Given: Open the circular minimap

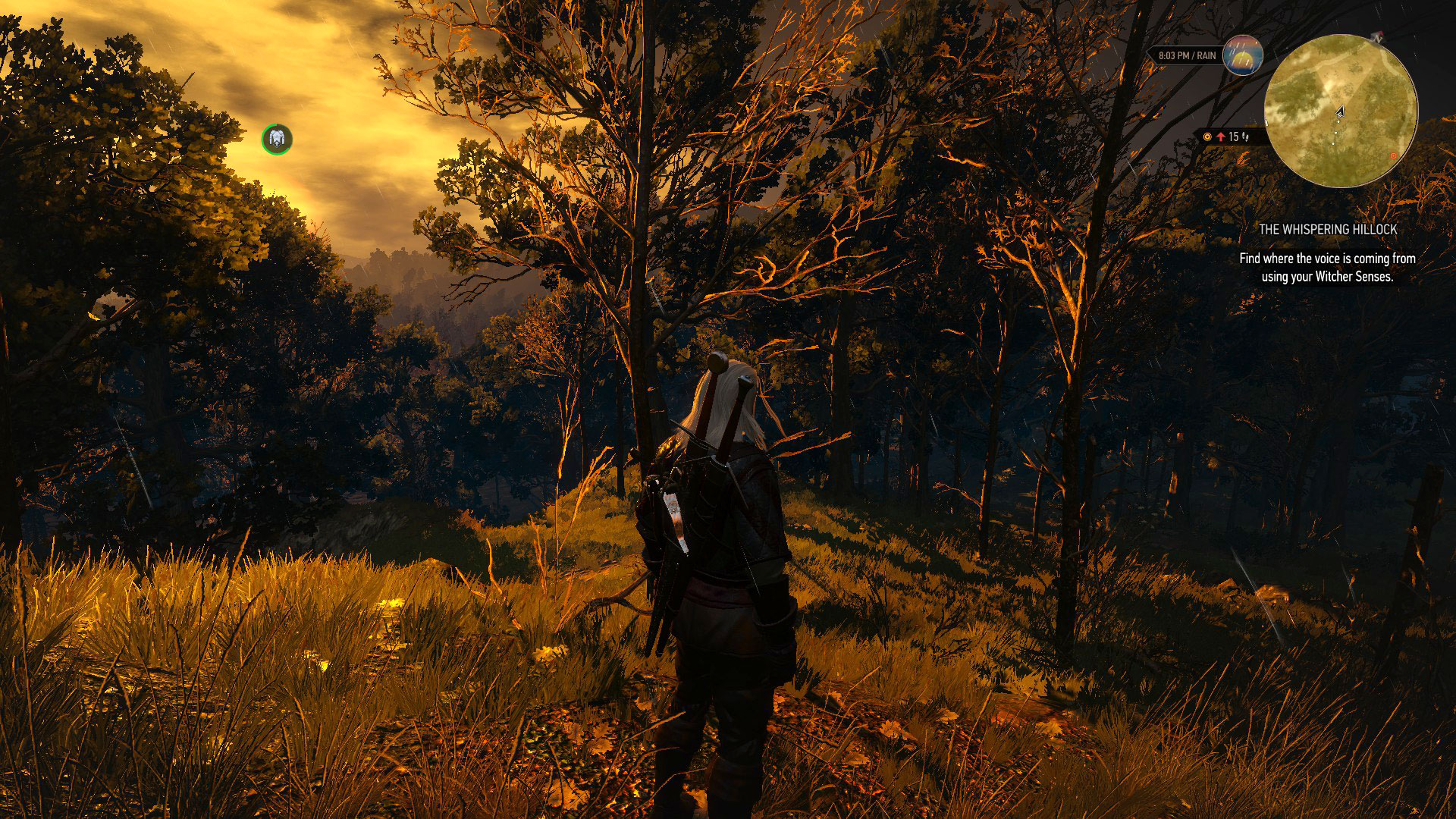Looking at the screenshot, I should pyautogui.click(x=1341, y=110).
